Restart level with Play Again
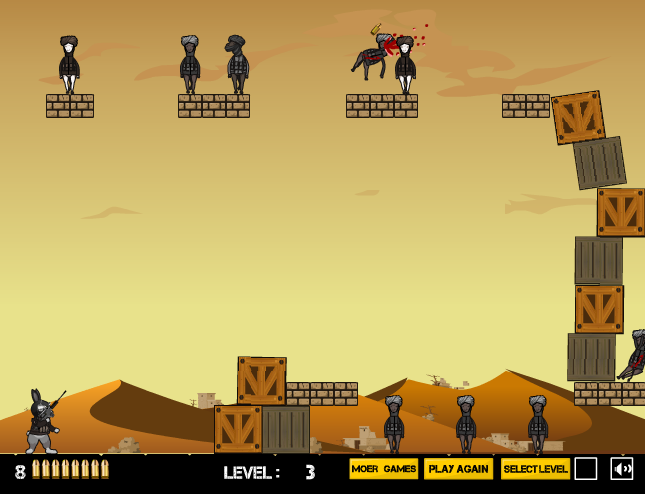Viewport: 645px width, 494px height. tap(458, 469)
